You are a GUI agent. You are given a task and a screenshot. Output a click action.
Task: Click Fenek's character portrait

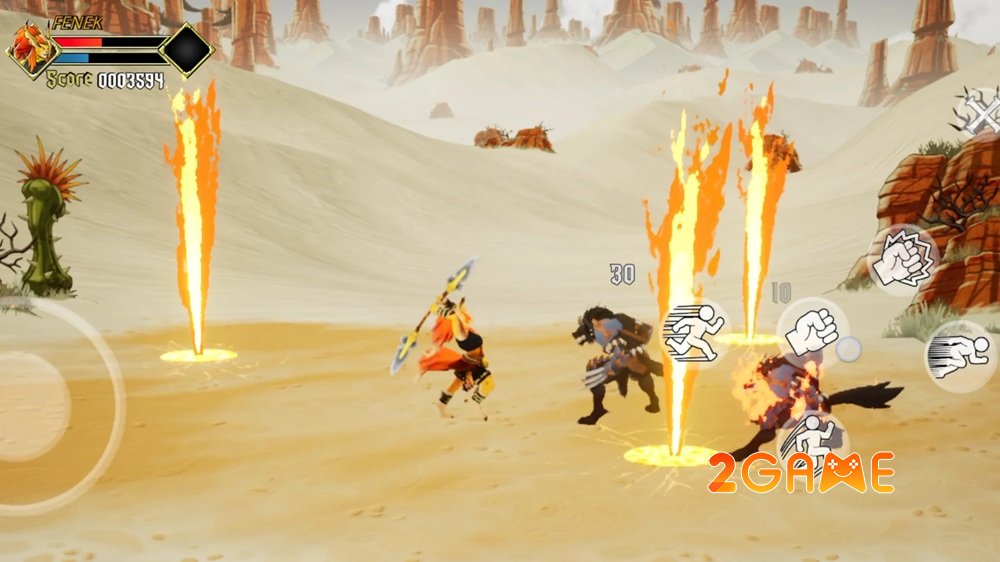tap(30, 50)
